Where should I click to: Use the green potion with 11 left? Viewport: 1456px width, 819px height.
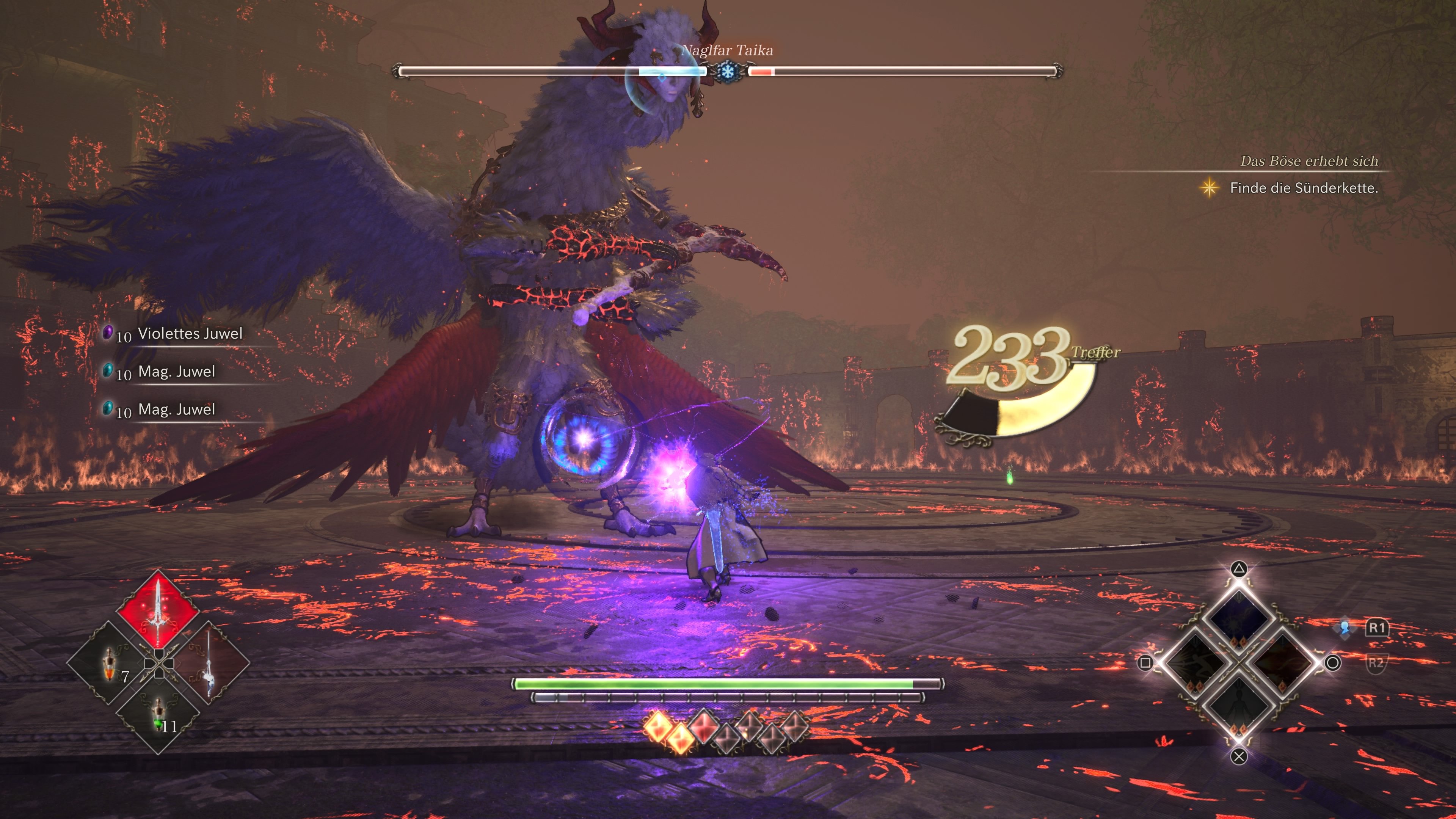pos(158,713)
